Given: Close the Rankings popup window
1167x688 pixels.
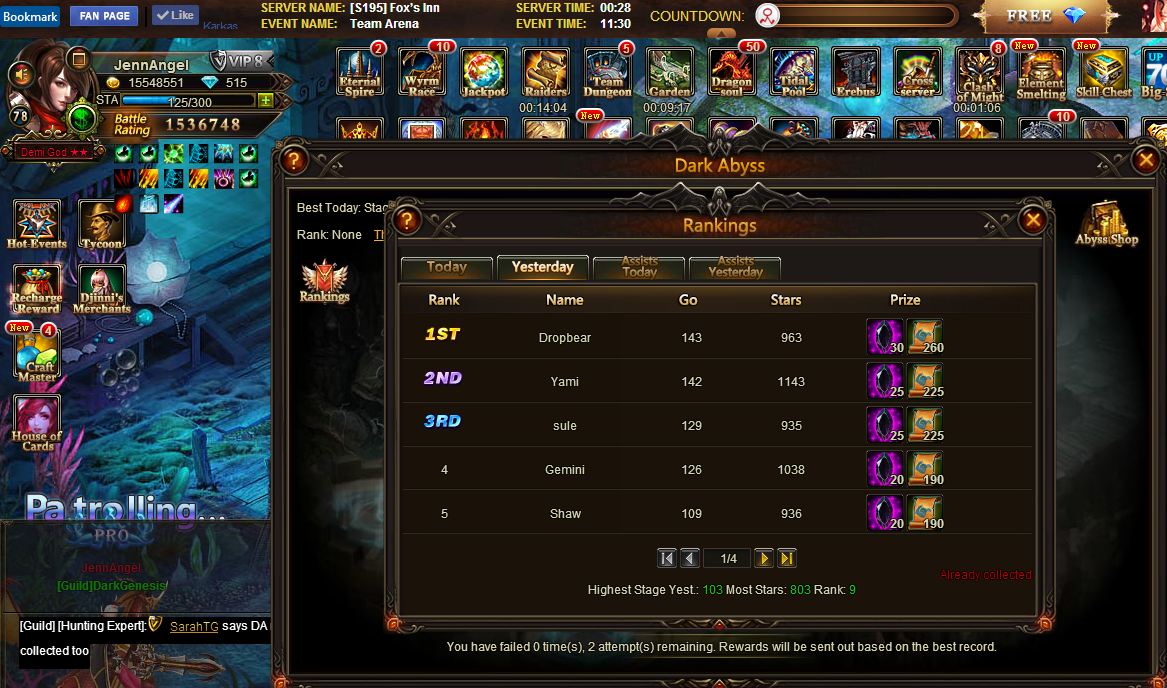Looking at the screenshot, I should pos(1033,220).
